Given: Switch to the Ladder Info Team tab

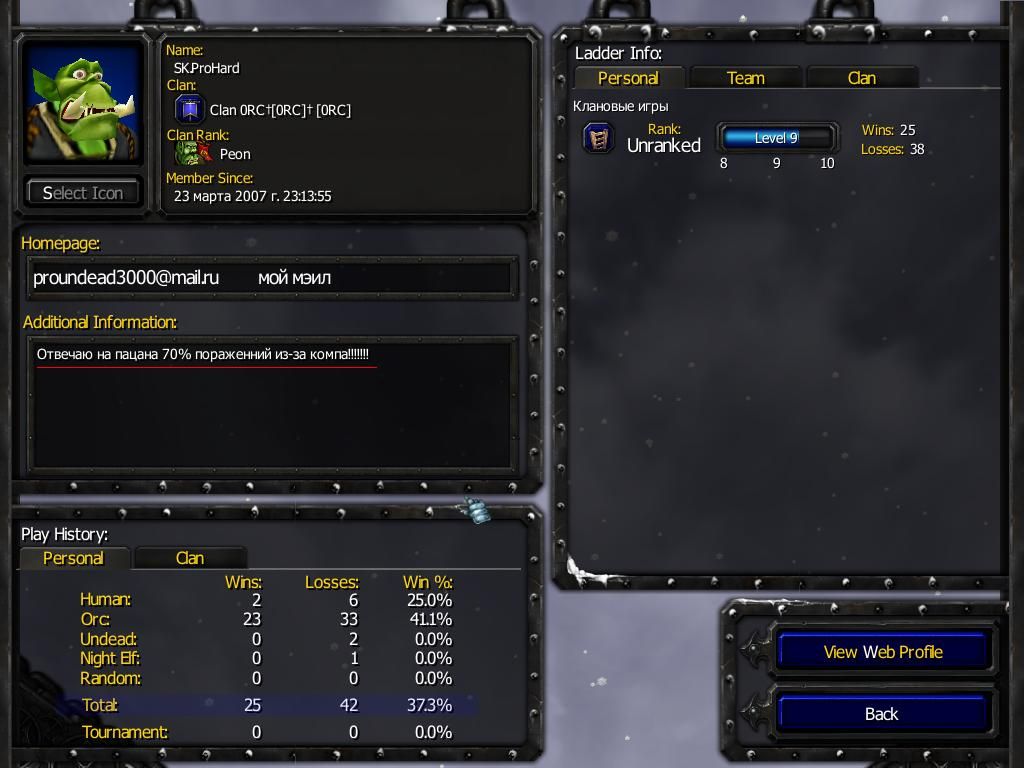Looking at the screenshot, I should [745, 78].
